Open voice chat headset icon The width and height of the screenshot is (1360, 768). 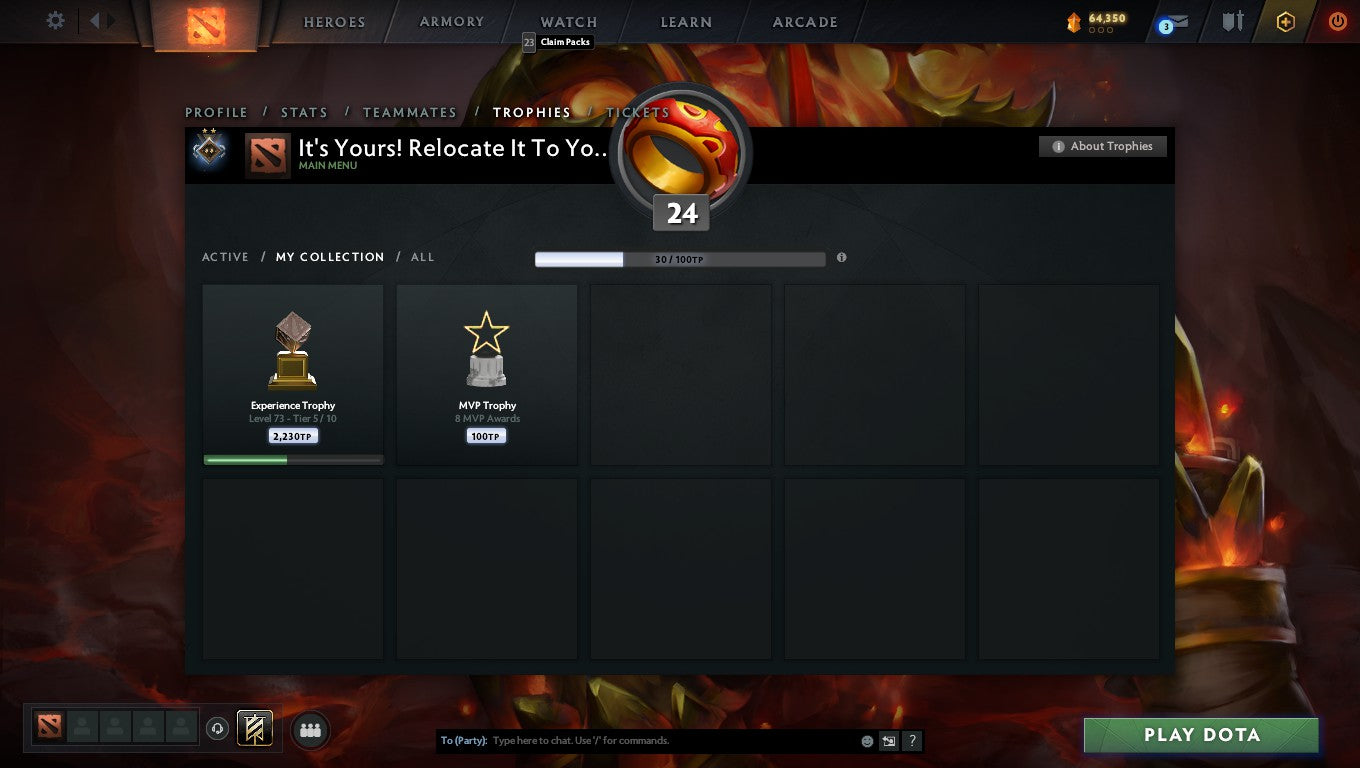coord(217,730)
